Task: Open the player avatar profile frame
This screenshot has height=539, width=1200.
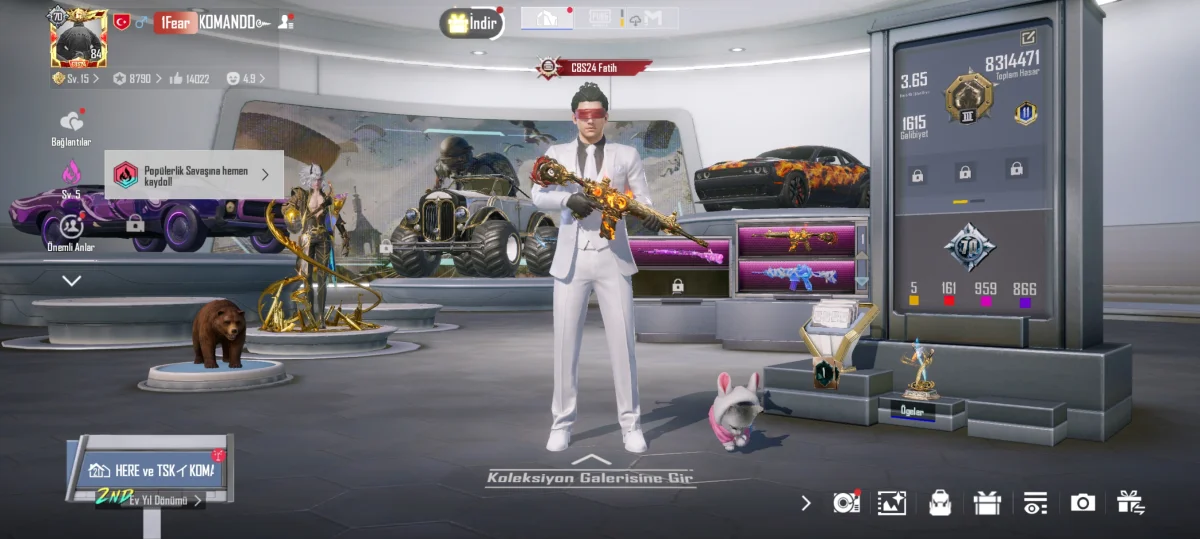Action: 79,37
